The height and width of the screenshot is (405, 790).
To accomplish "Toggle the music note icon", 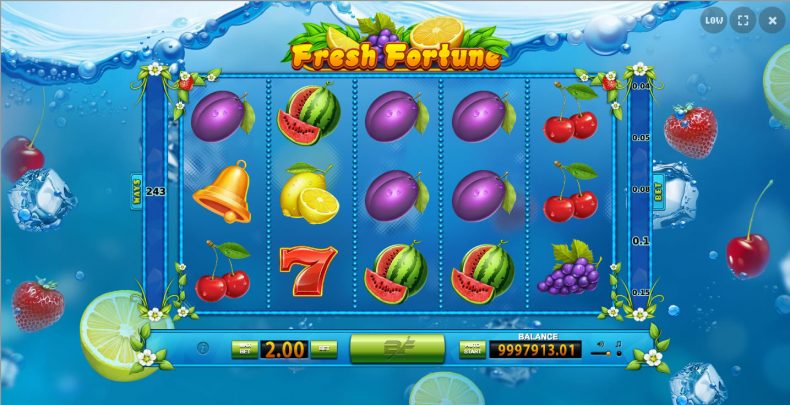I will [619, 345].
